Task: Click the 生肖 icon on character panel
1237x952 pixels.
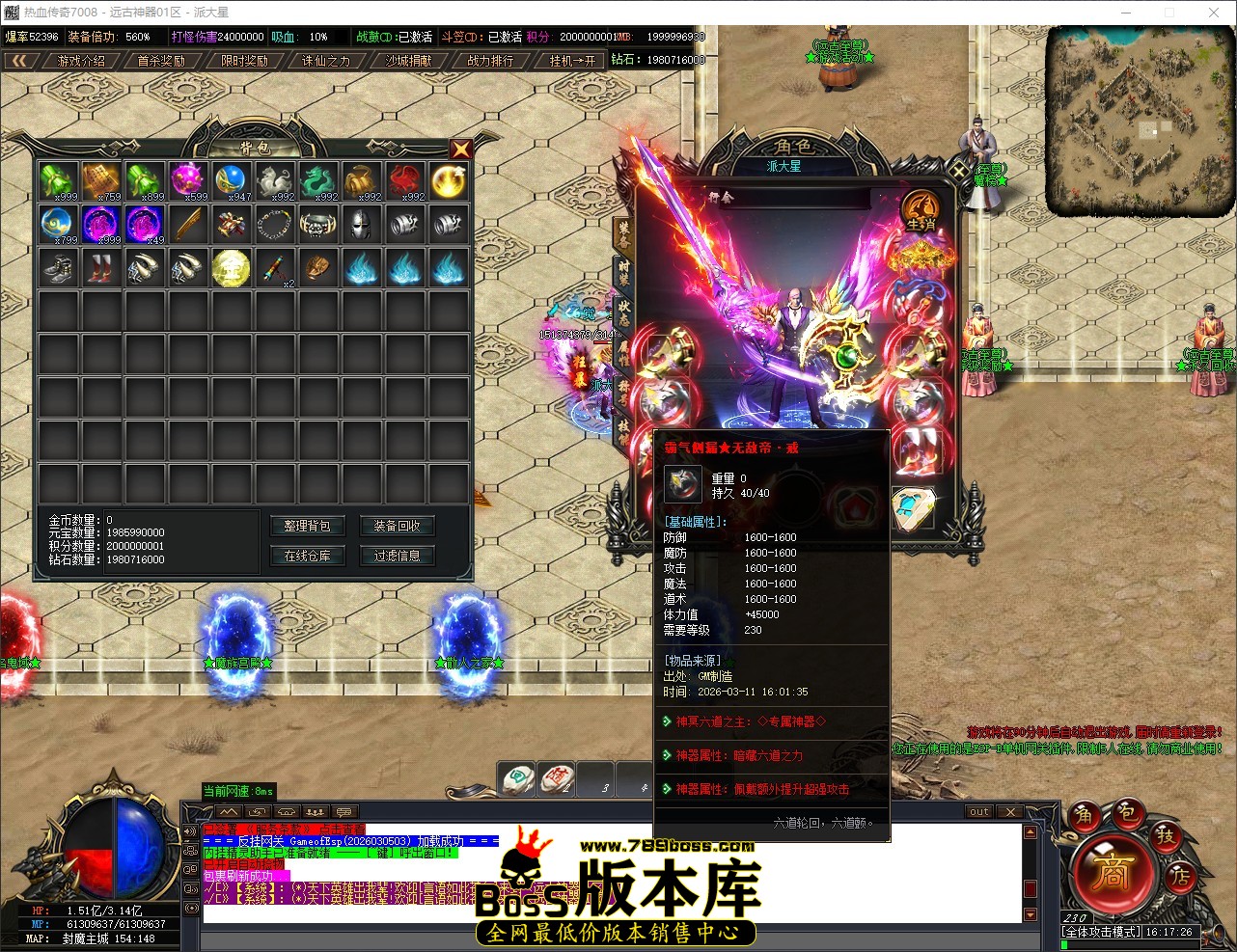Action: pos(921,210)
